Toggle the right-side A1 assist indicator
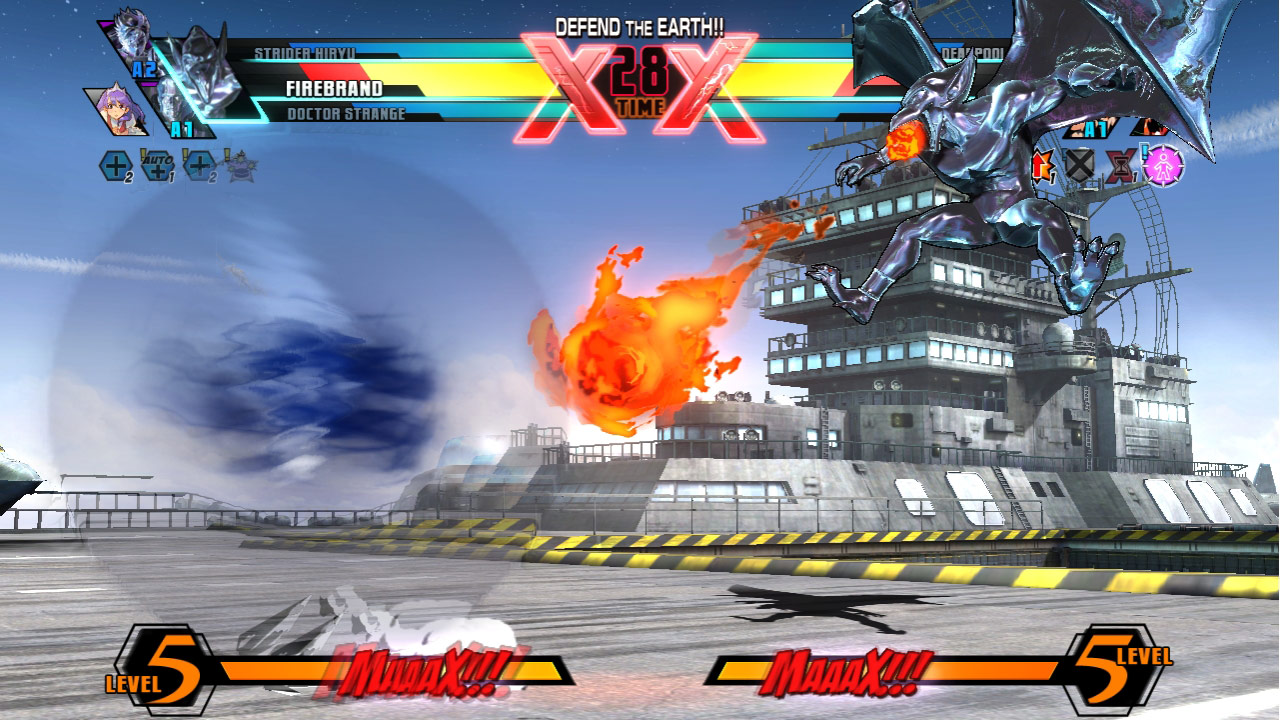 coord(1094,129)
